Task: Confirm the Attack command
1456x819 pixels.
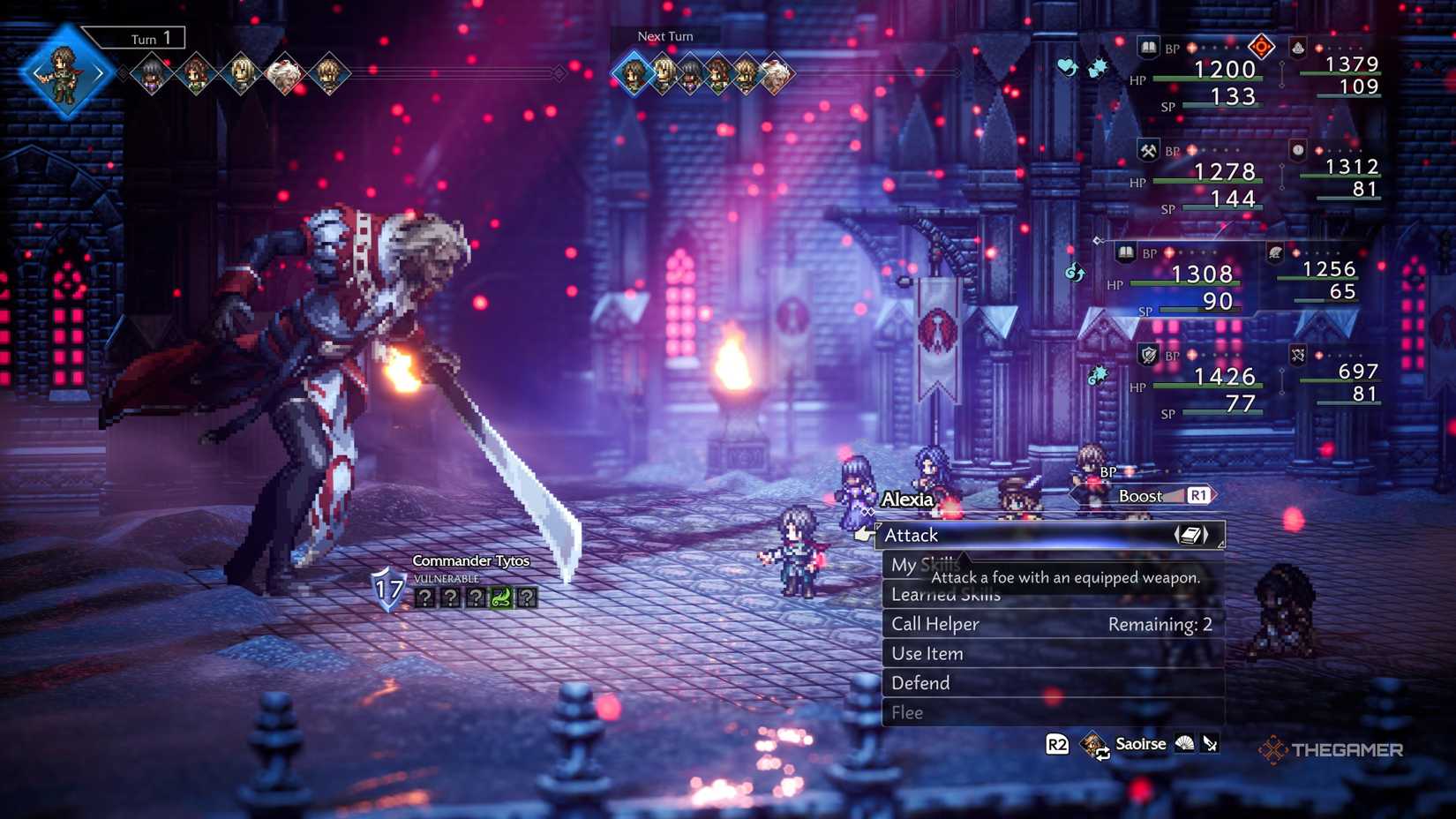Action: (912, 535)
